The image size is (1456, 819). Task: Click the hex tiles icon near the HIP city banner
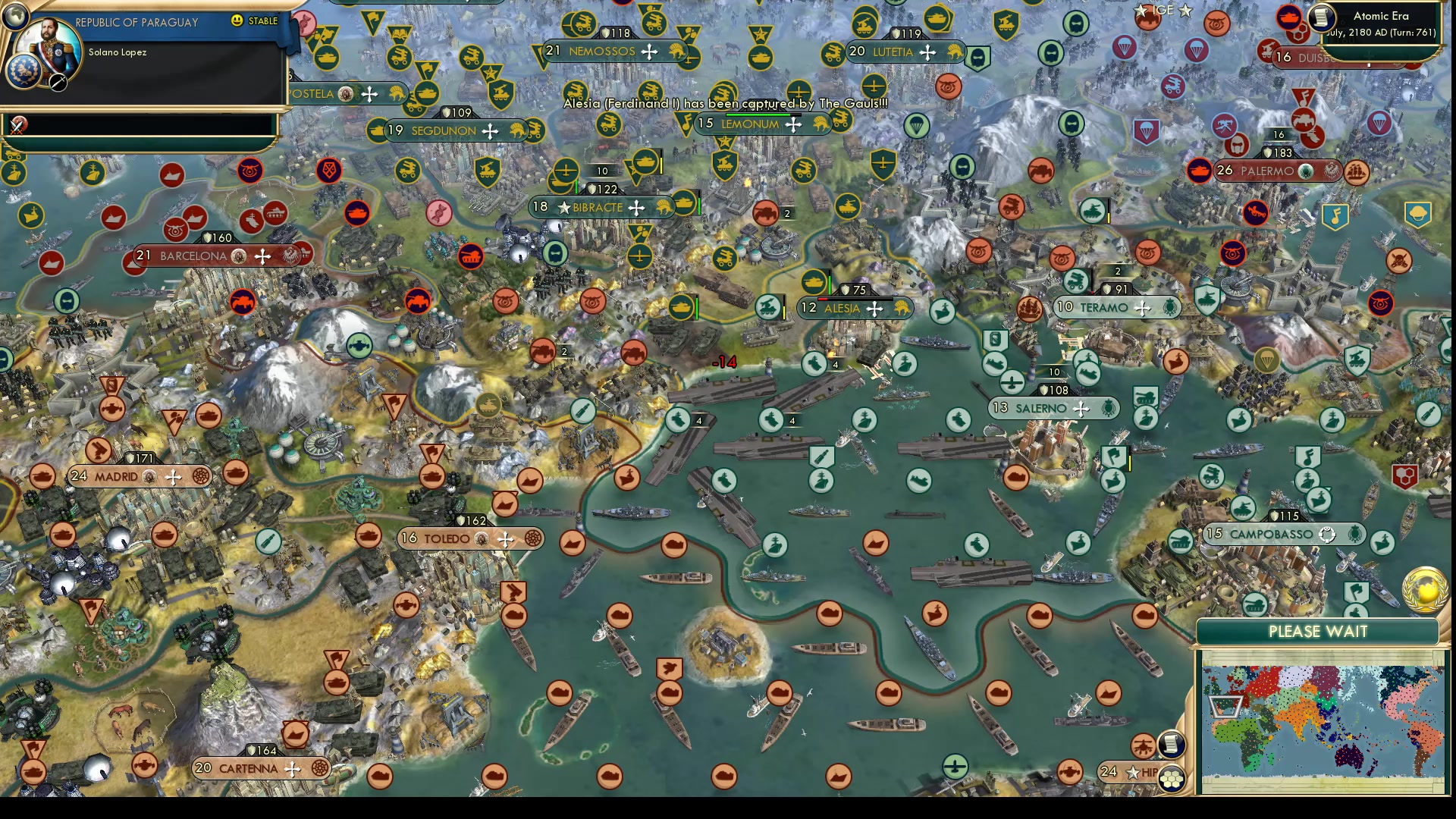point(1171,779)
